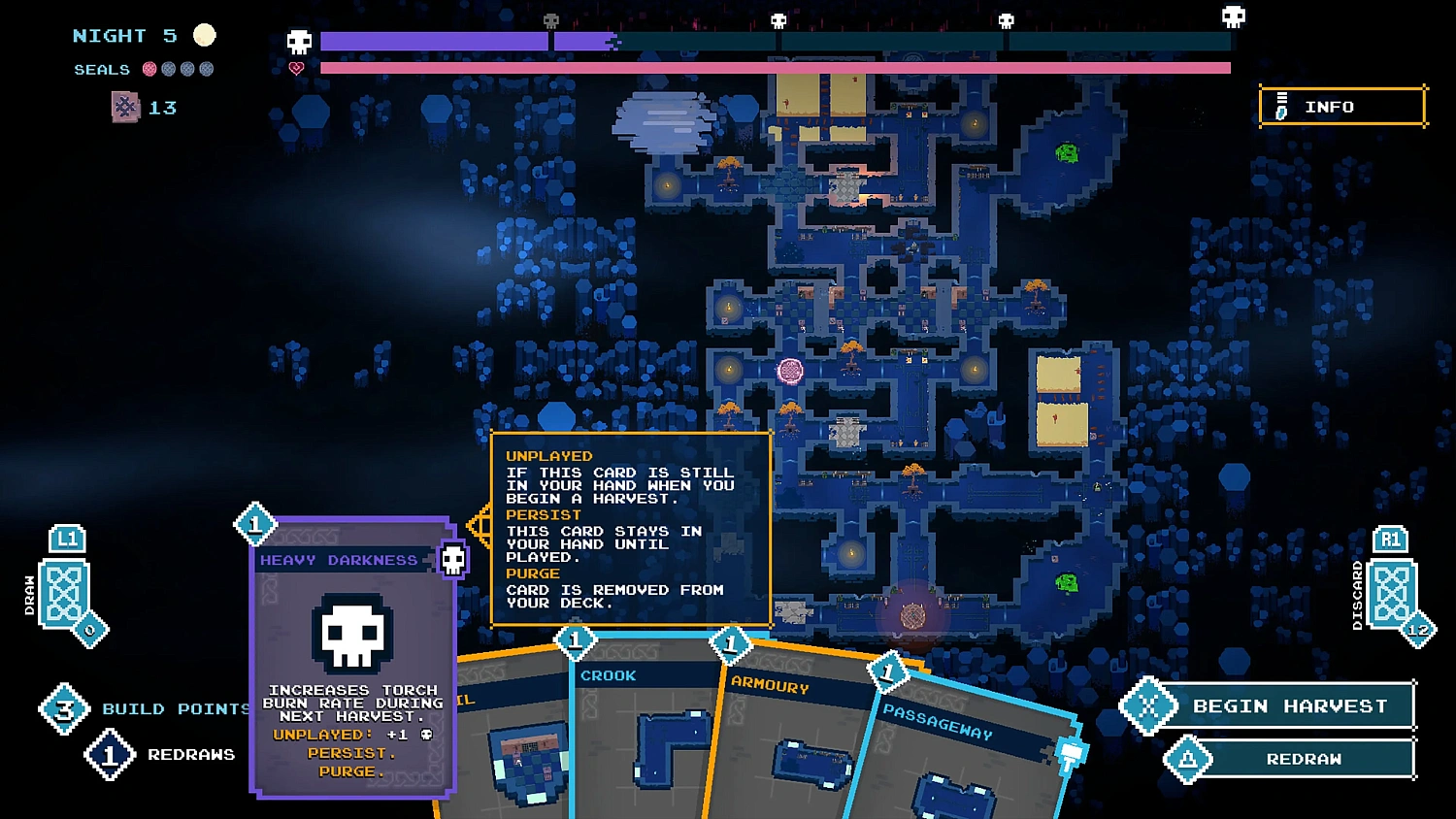Screen dimensions: 1456x819
Task: Click the moon icon beside NIGHT 5
Action: (x=205, y=35)
